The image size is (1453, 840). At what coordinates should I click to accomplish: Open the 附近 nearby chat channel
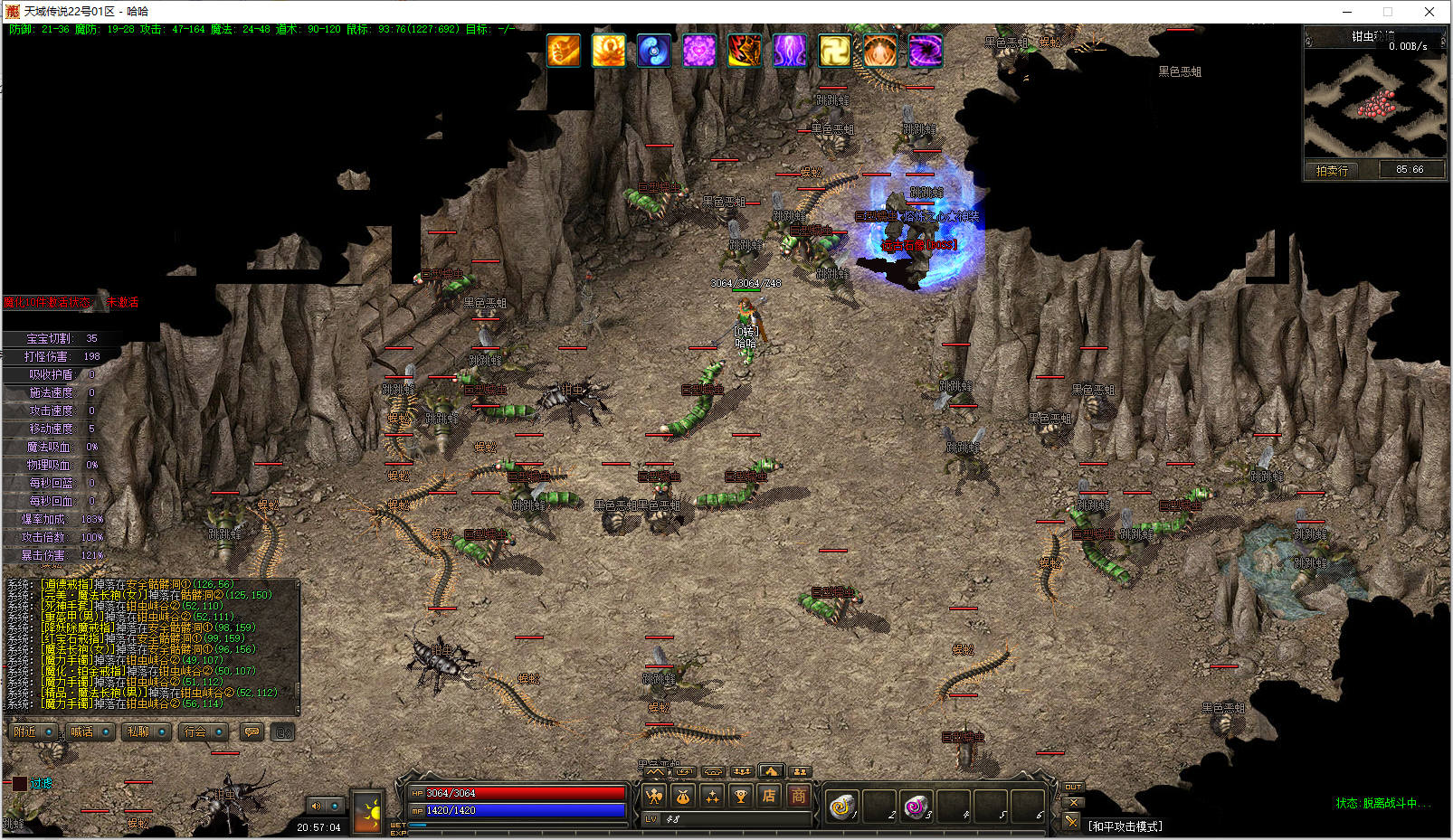tap(26, 731)
